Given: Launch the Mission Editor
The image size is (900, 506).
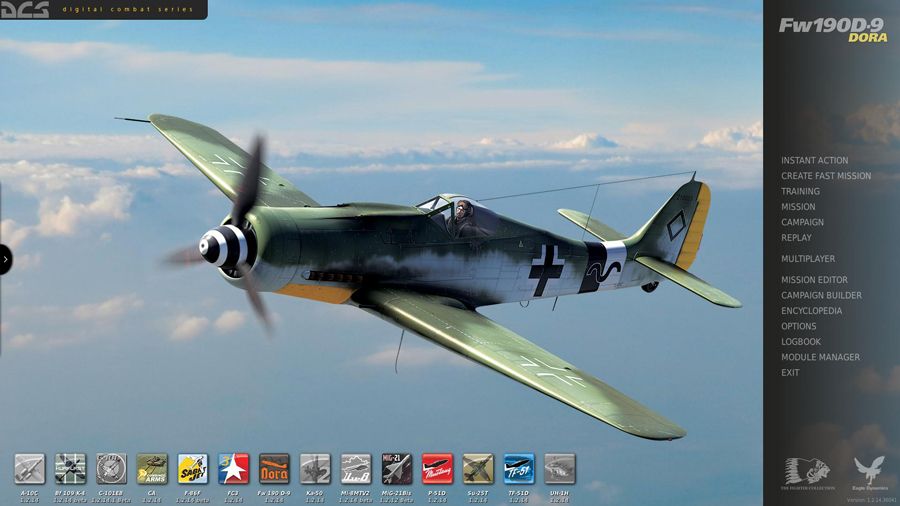Looking at the screenshot, I should 814,280.
